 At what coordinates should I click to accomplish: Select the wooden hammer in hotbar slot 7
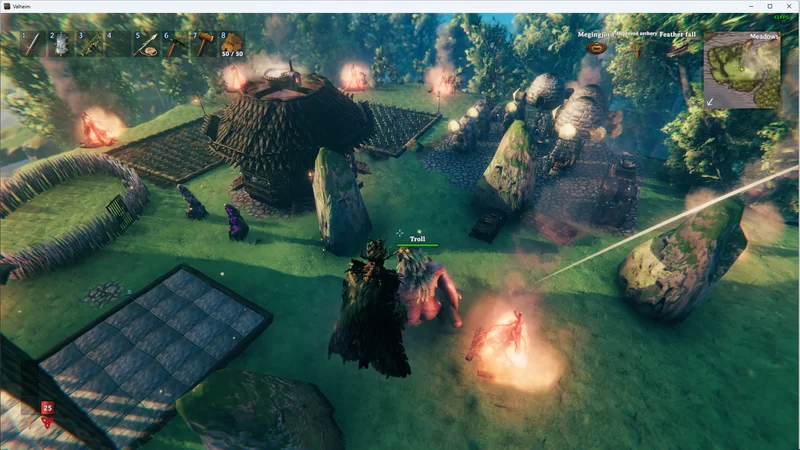[x=204, y=43]
